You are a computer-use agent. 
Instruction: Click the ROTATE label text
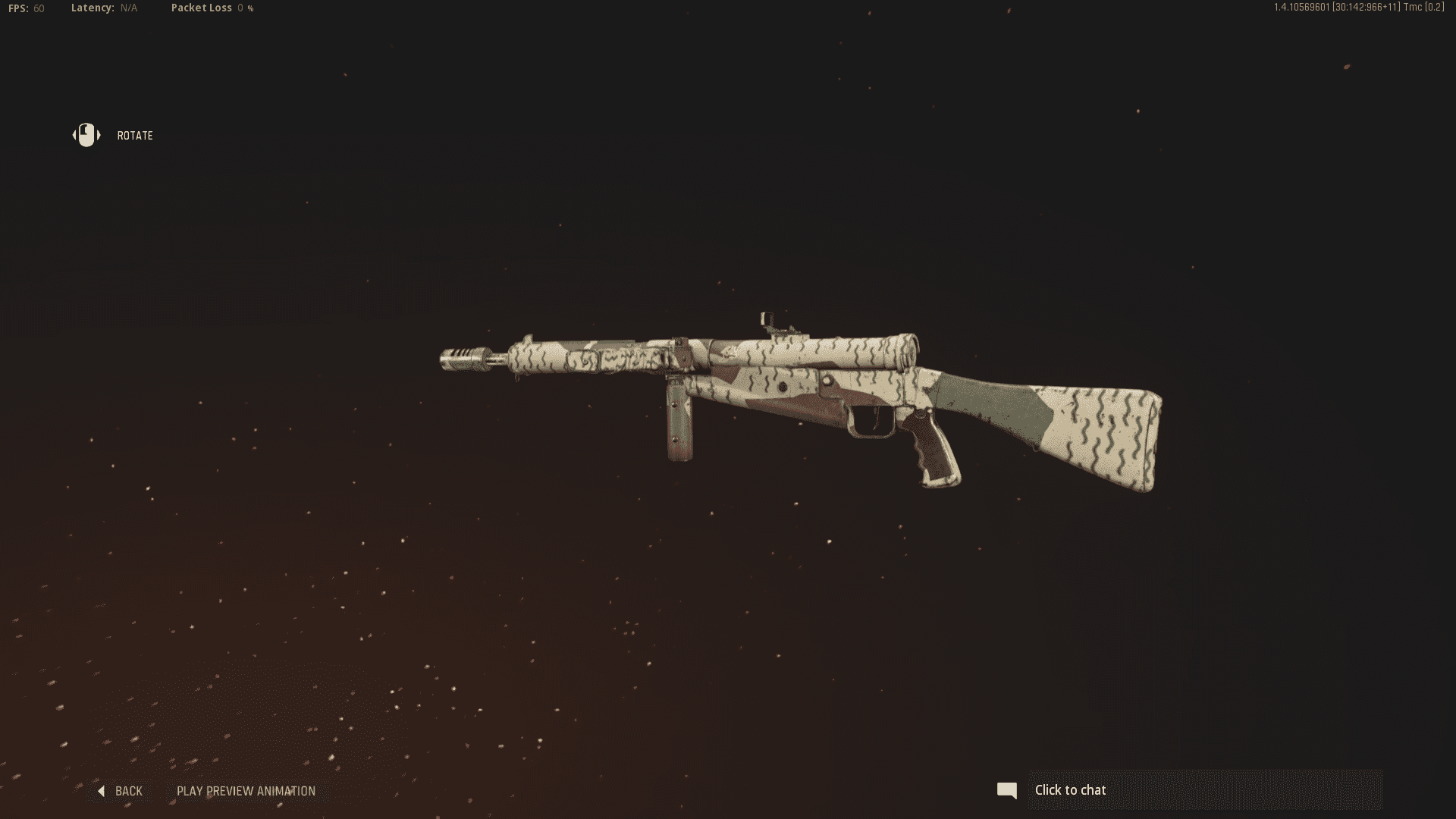pyautogui.click(x=135, y=135)
